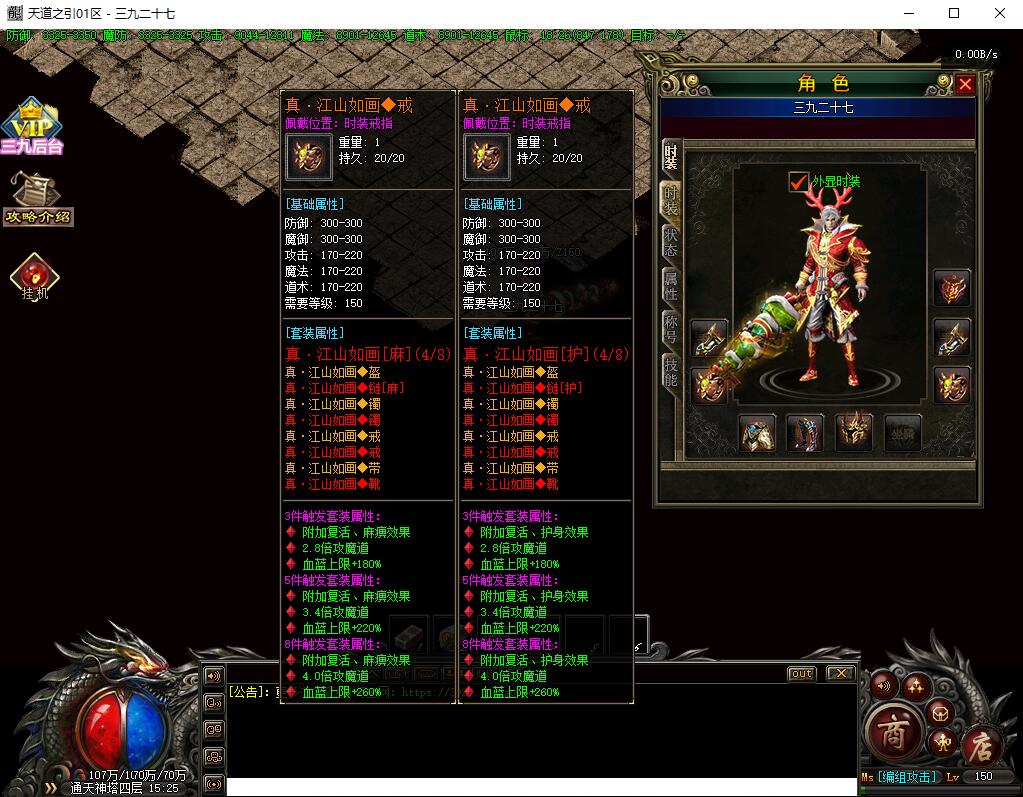Select the 技能 skills tab
The image size is (1023, 797).
click(670, 372)
